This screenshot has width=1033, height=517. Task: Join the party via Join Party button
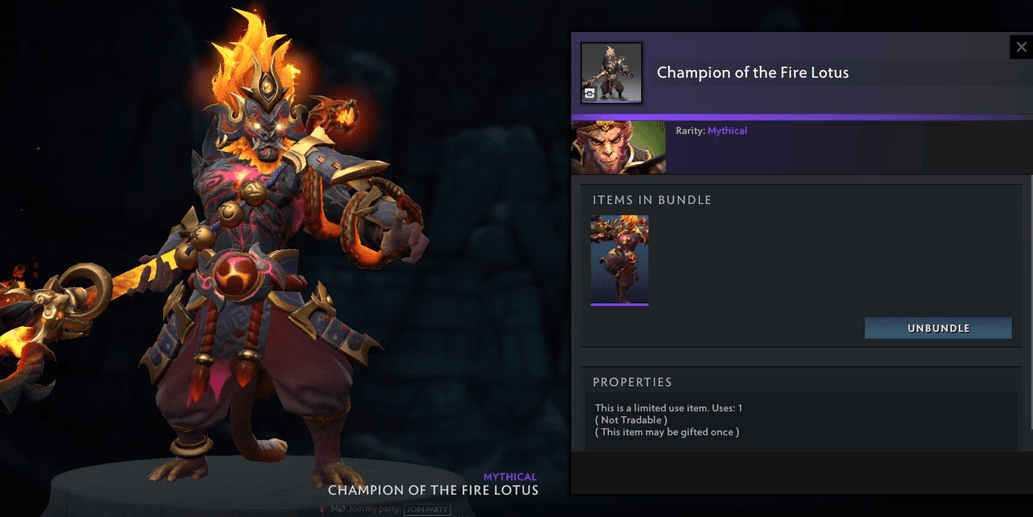click(x=427, y=510)
